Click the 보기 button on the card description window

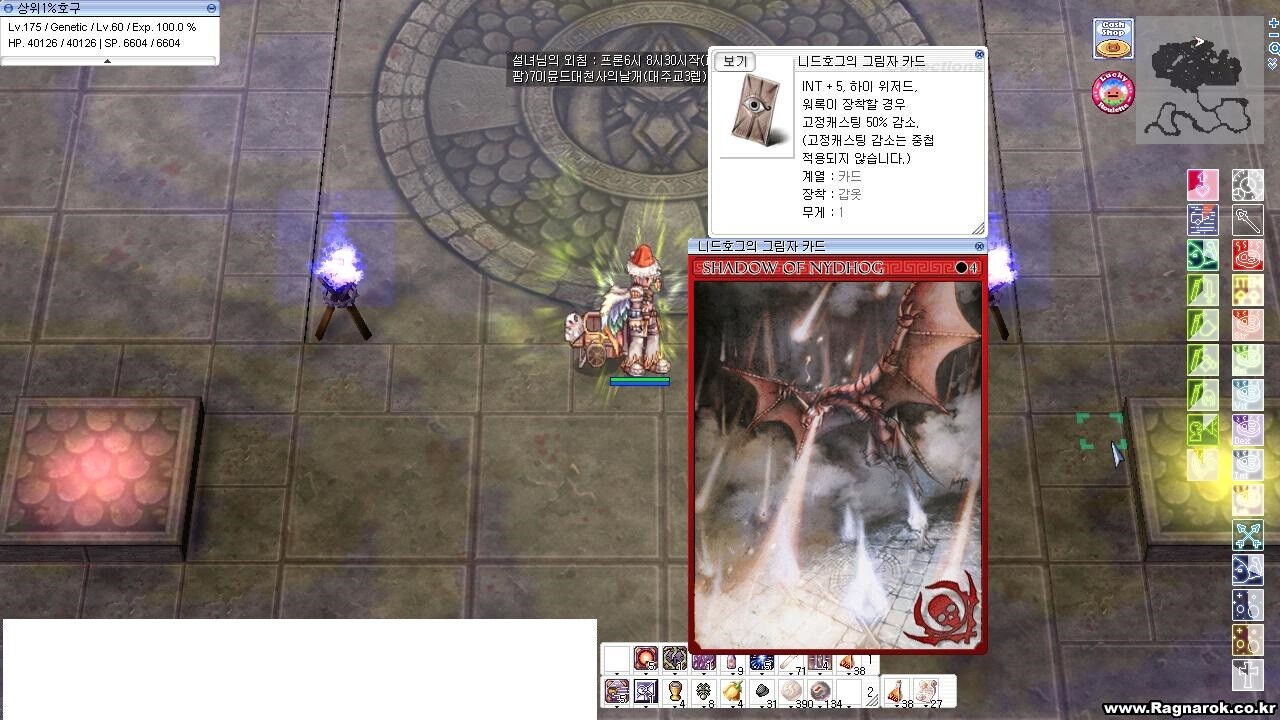(735, 61)
